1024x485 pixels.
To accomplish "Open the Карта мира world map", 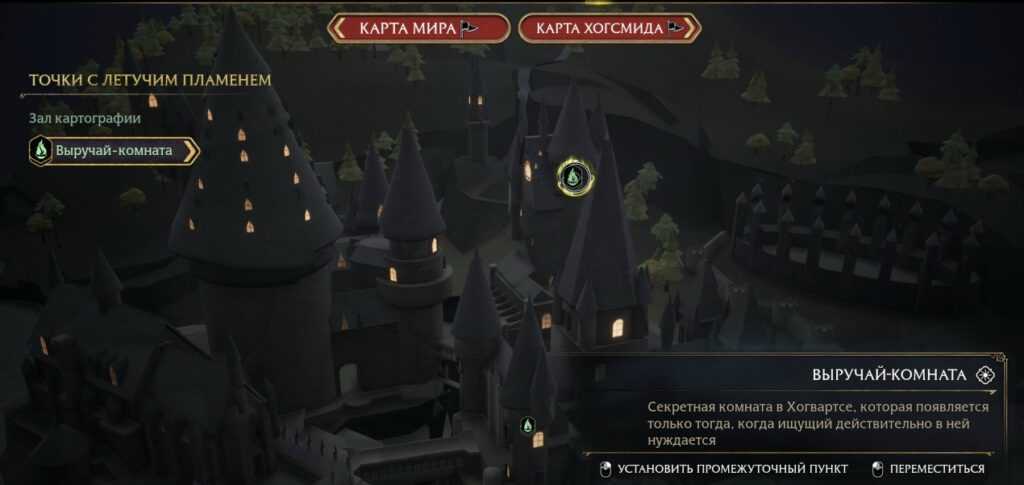I will [x=420, y=28].
